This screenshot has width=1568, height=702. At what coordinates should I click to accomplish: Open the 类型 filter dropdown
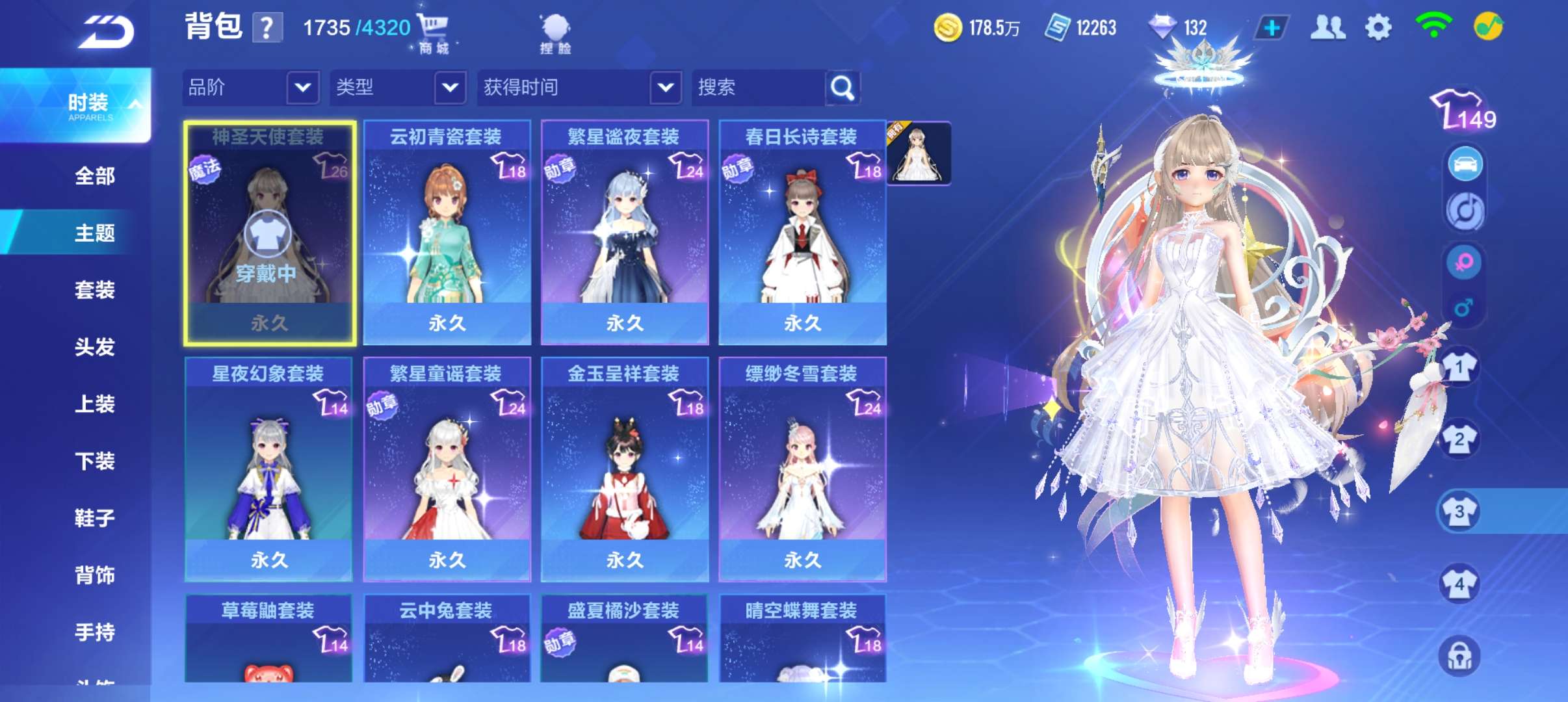tap(398, 88)
